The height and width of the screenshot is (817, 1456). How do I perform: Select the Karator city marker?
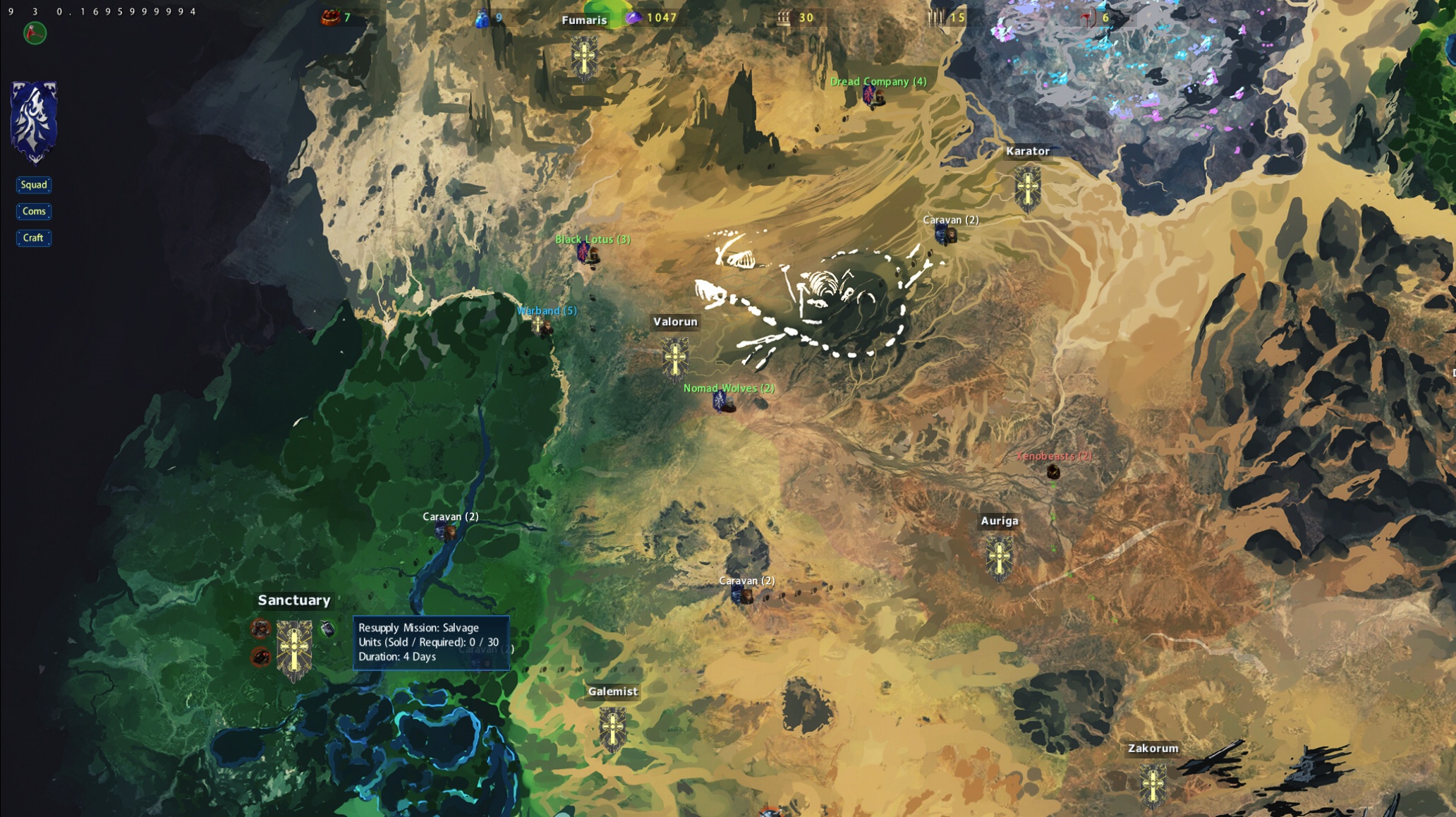point(1028,188)
